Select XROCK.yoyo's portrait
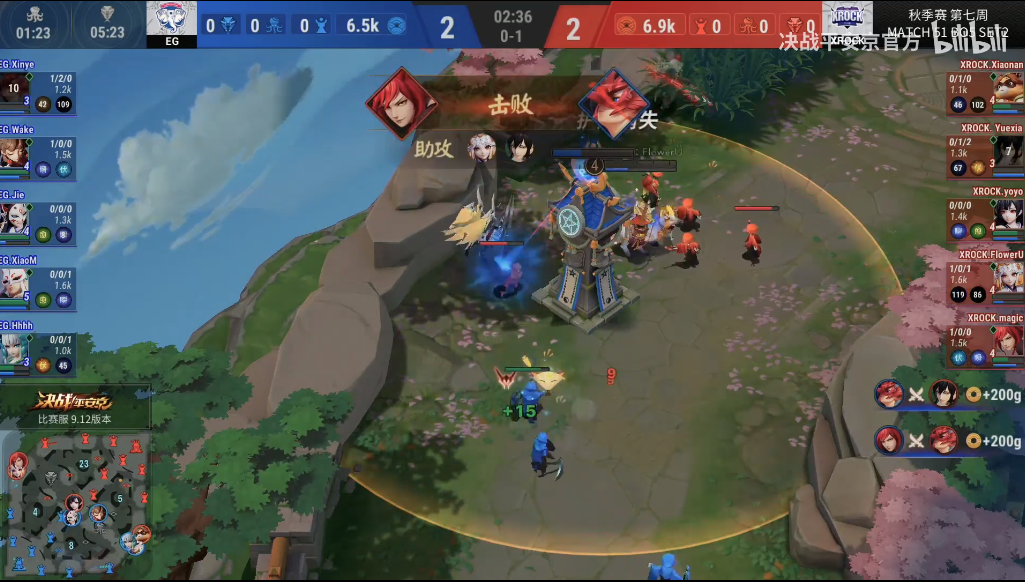 click(1007, 215)
